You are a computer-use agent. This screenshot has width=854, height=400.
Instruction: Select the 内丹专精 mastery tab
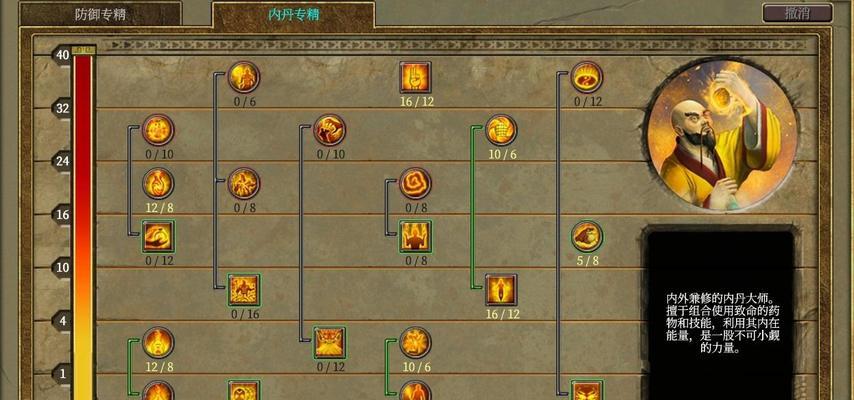click(x=294, y=14)
